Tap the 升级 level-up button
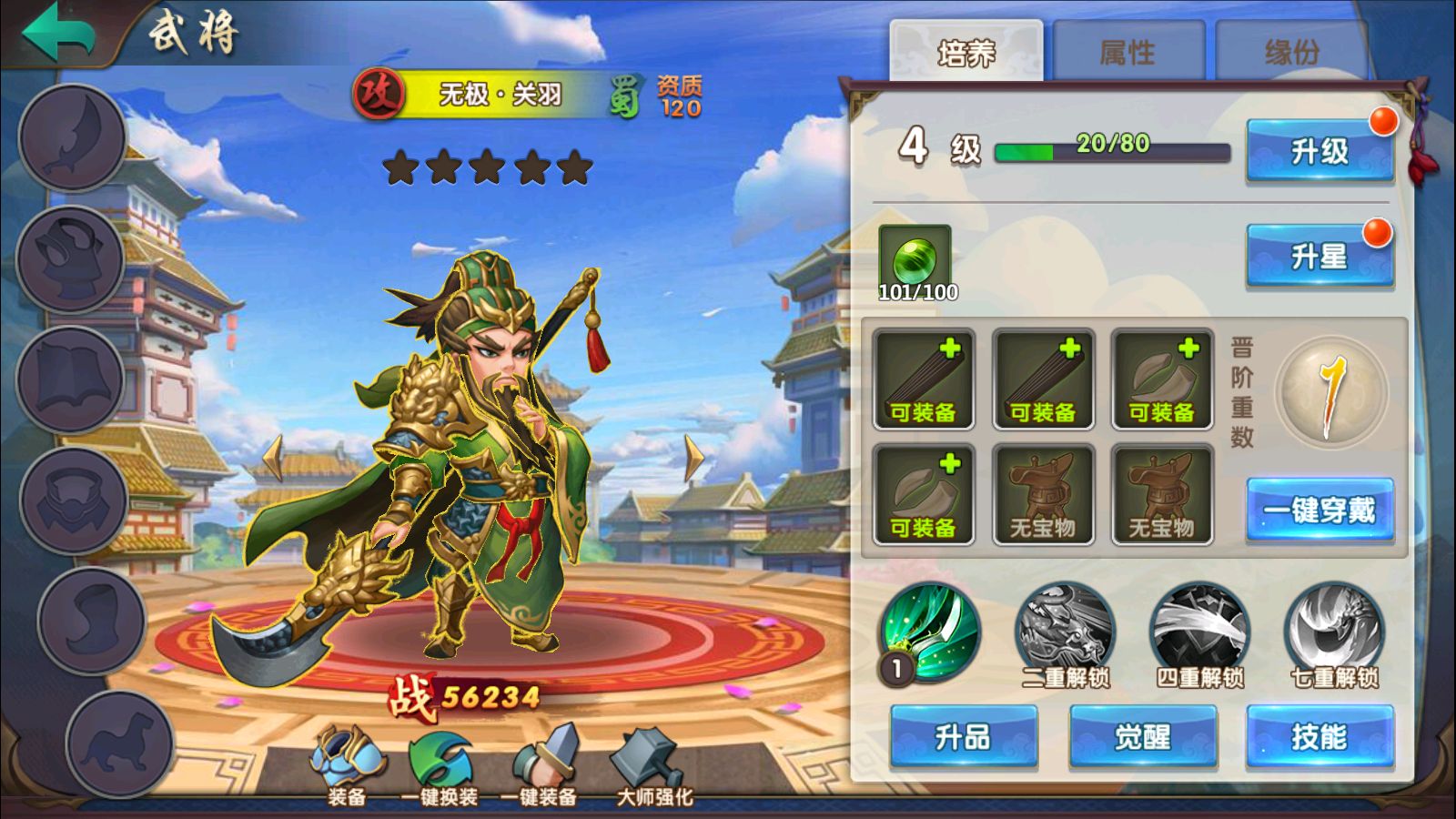The image size is (1456, 819). [x=1319, y=151]
